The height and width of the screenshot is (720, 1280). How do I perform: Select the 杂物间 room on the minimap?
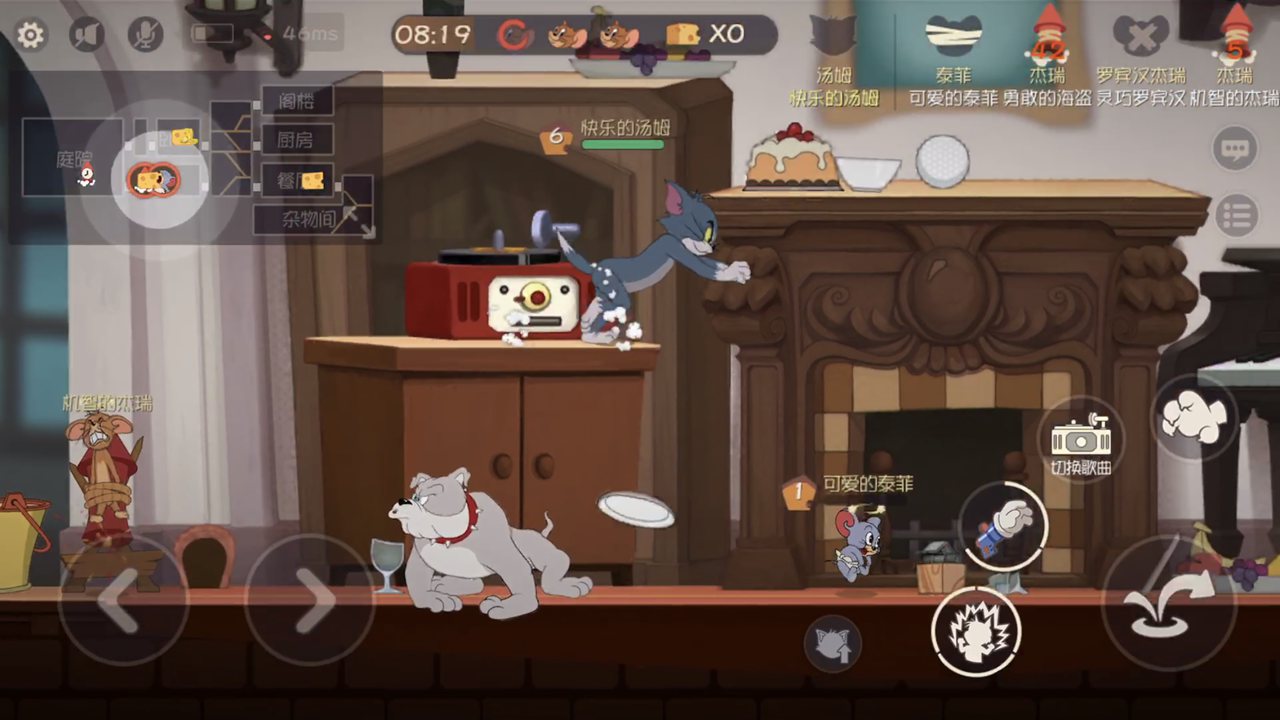coord(307,219)
